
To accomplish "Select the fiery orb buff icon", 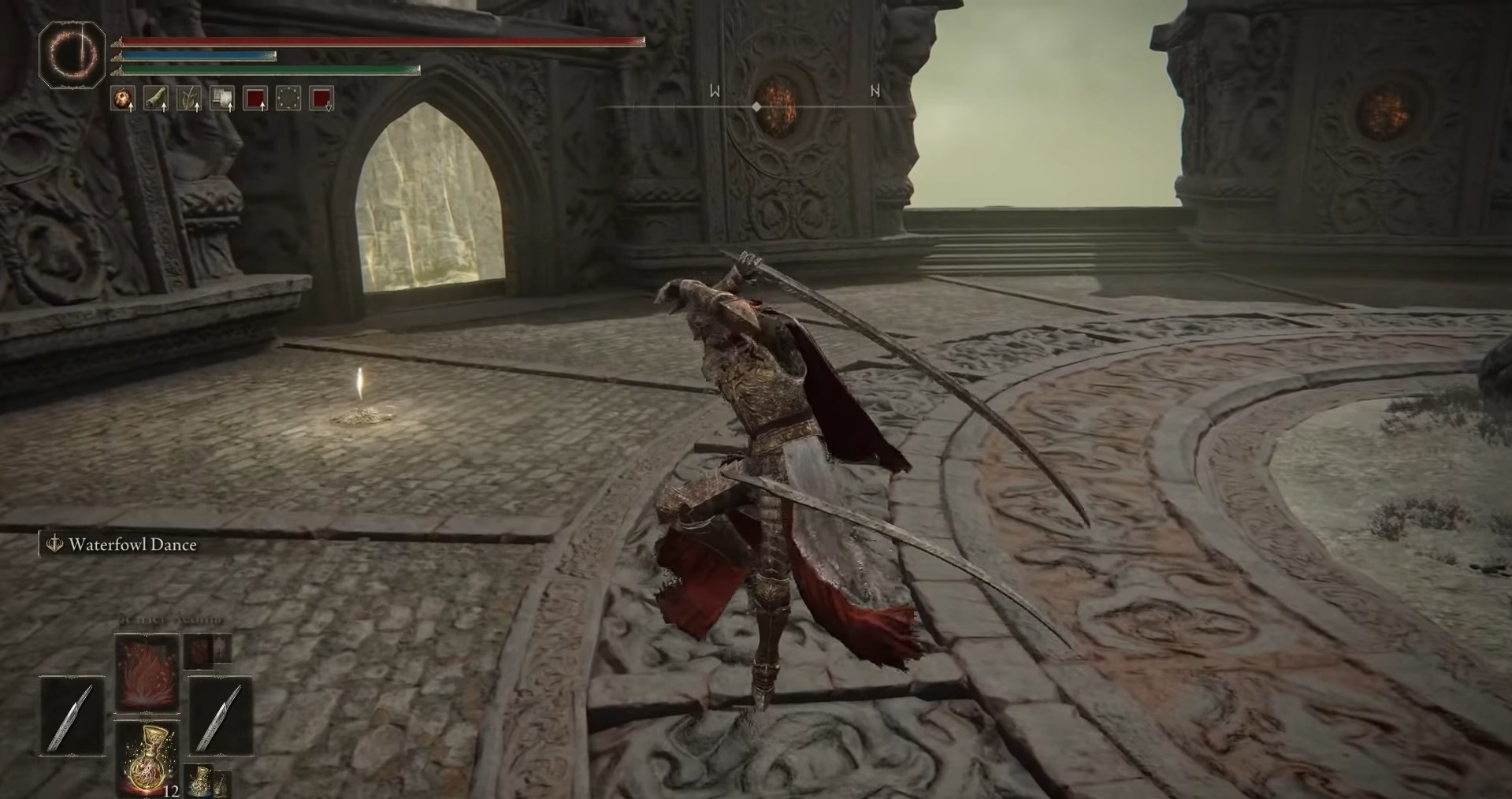I will tap(122, 98).
